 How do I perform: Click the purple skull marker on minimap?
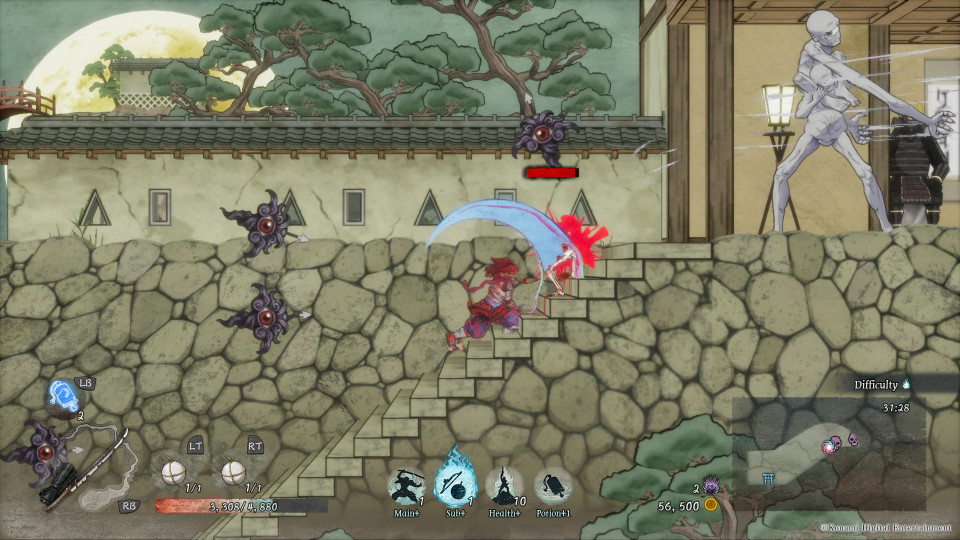pyautogui.click(x=852, y=437)
